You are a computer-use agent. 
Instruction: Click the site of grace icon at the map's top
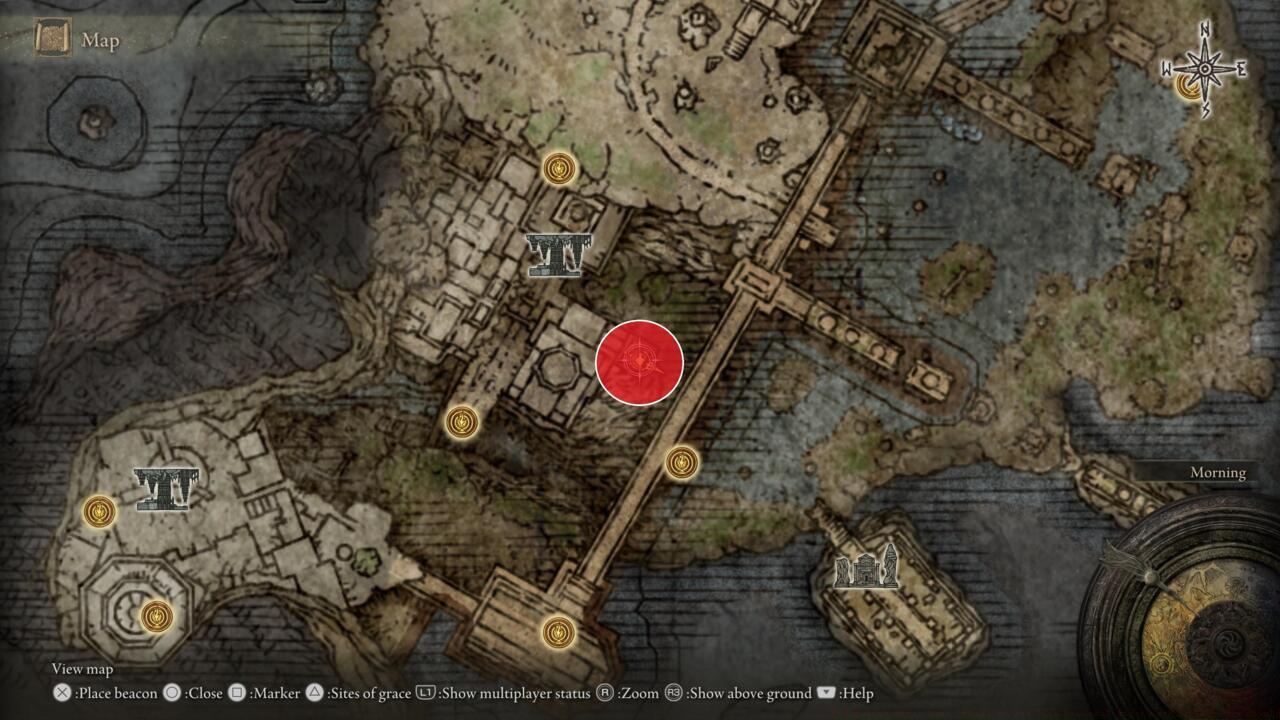click(x=557, y=168)
